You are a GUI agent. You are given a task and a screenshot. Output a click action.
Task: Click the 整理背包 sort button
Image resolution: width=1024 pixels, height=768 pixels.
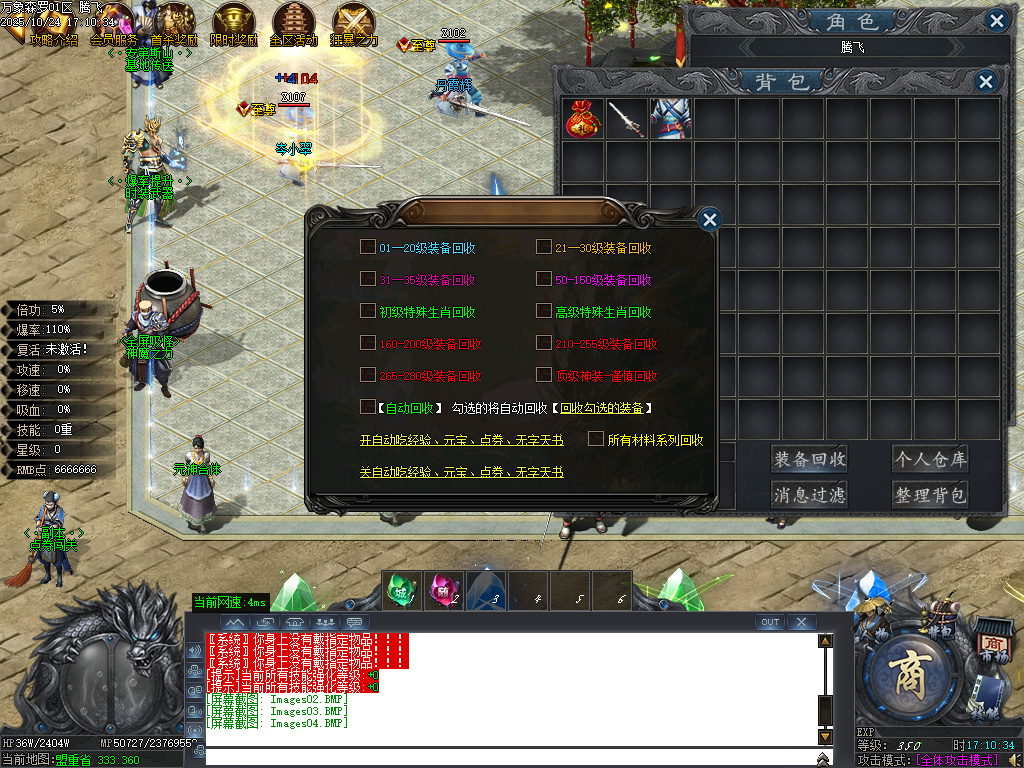(930, 495)
